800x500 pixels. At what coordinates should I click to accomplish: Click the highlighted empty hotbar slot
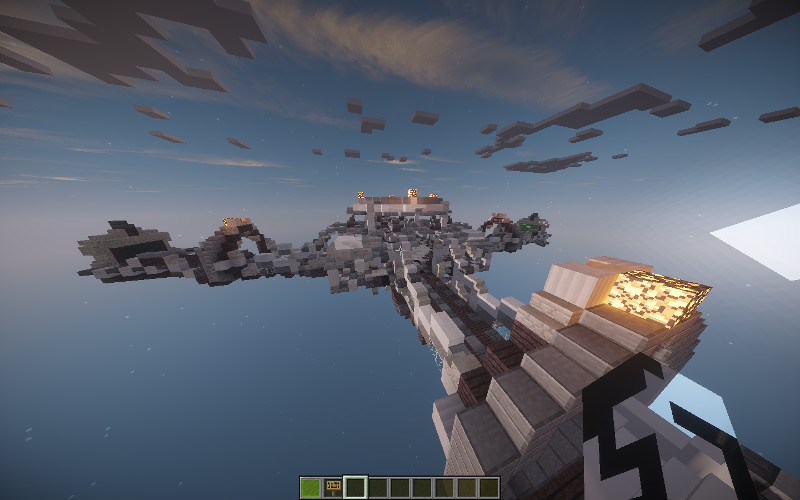355,487
